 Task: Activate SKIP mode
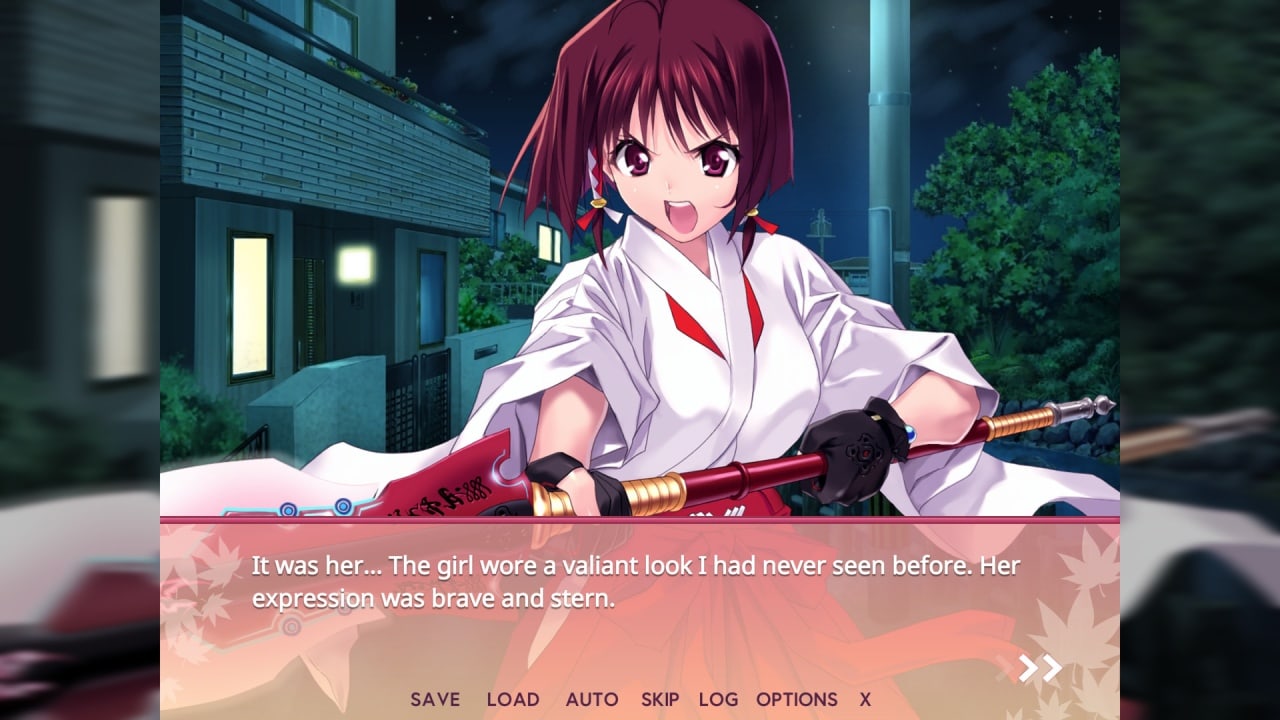[660, 700]
